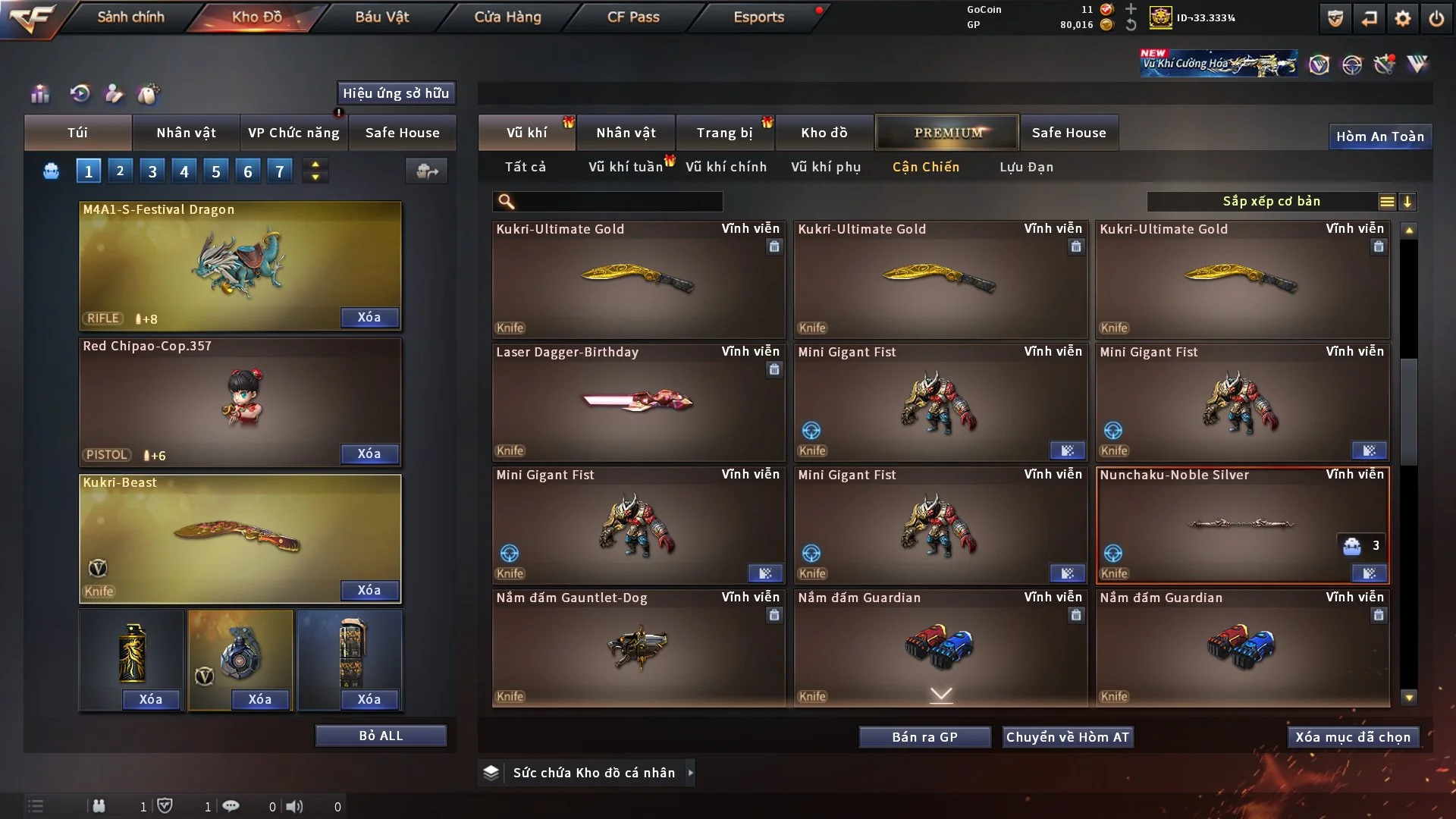Go to the Cửa Hàng shop
Viewport: 1456px width, 819px height.
click(507, 17)
